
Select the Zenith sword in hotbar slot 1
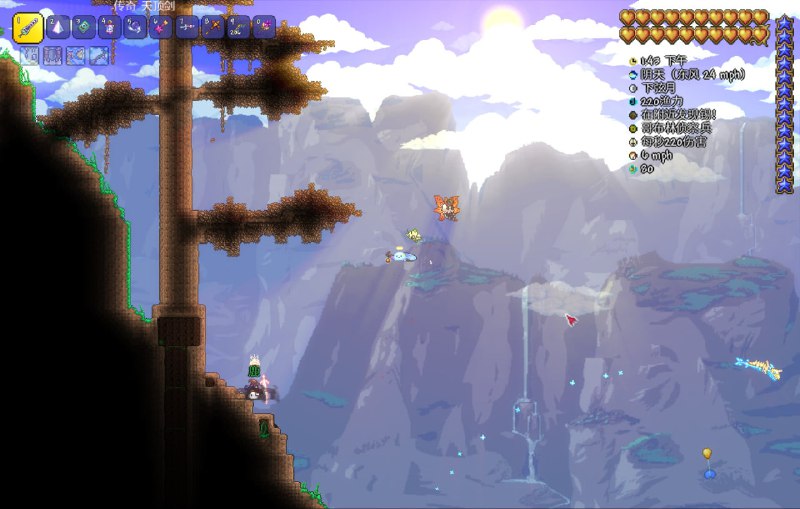(27, 27)
